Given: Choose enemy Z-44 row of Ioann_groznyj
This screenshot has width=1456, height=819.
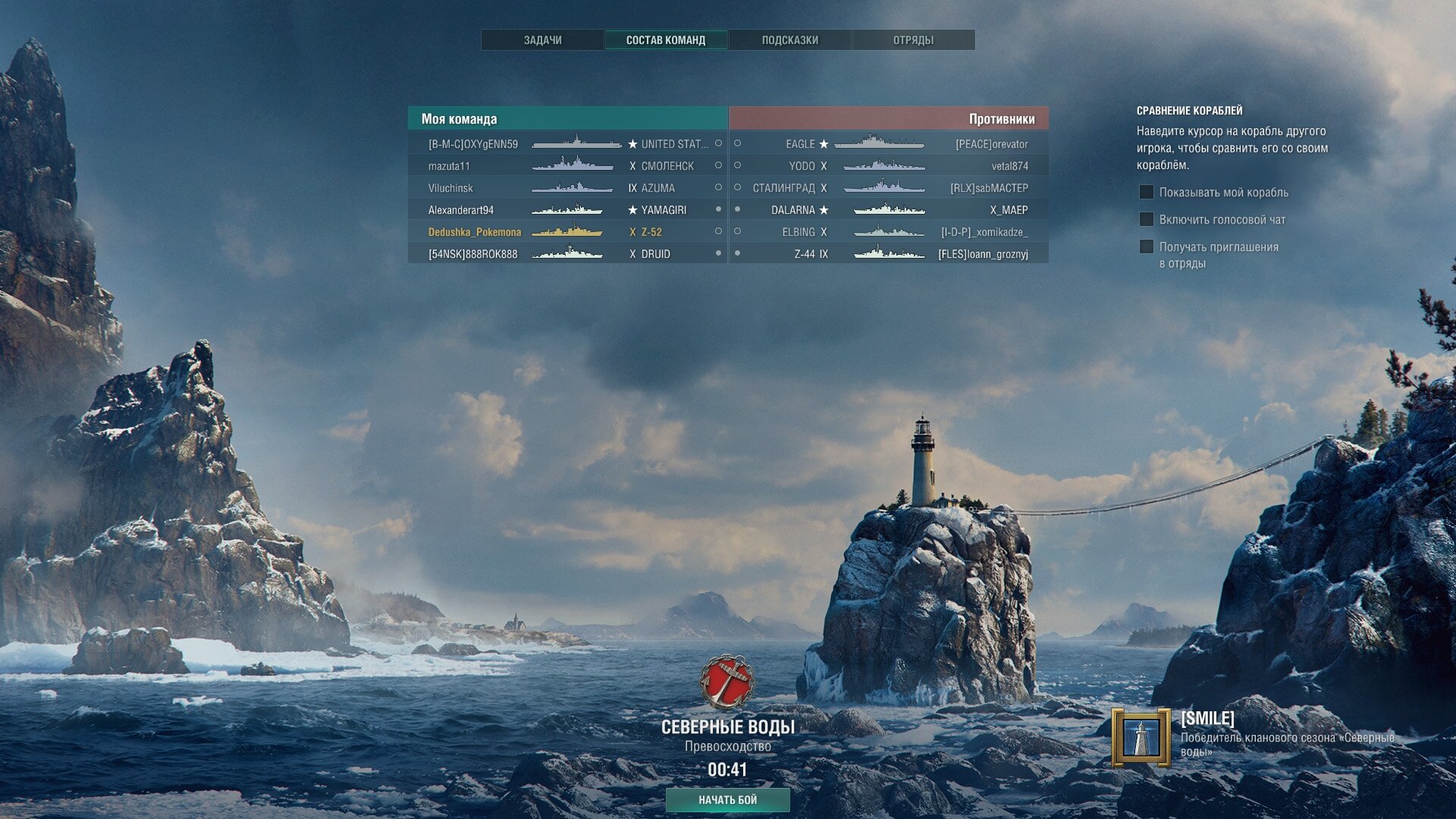Looking at the screenshot, I should (889, 254).
